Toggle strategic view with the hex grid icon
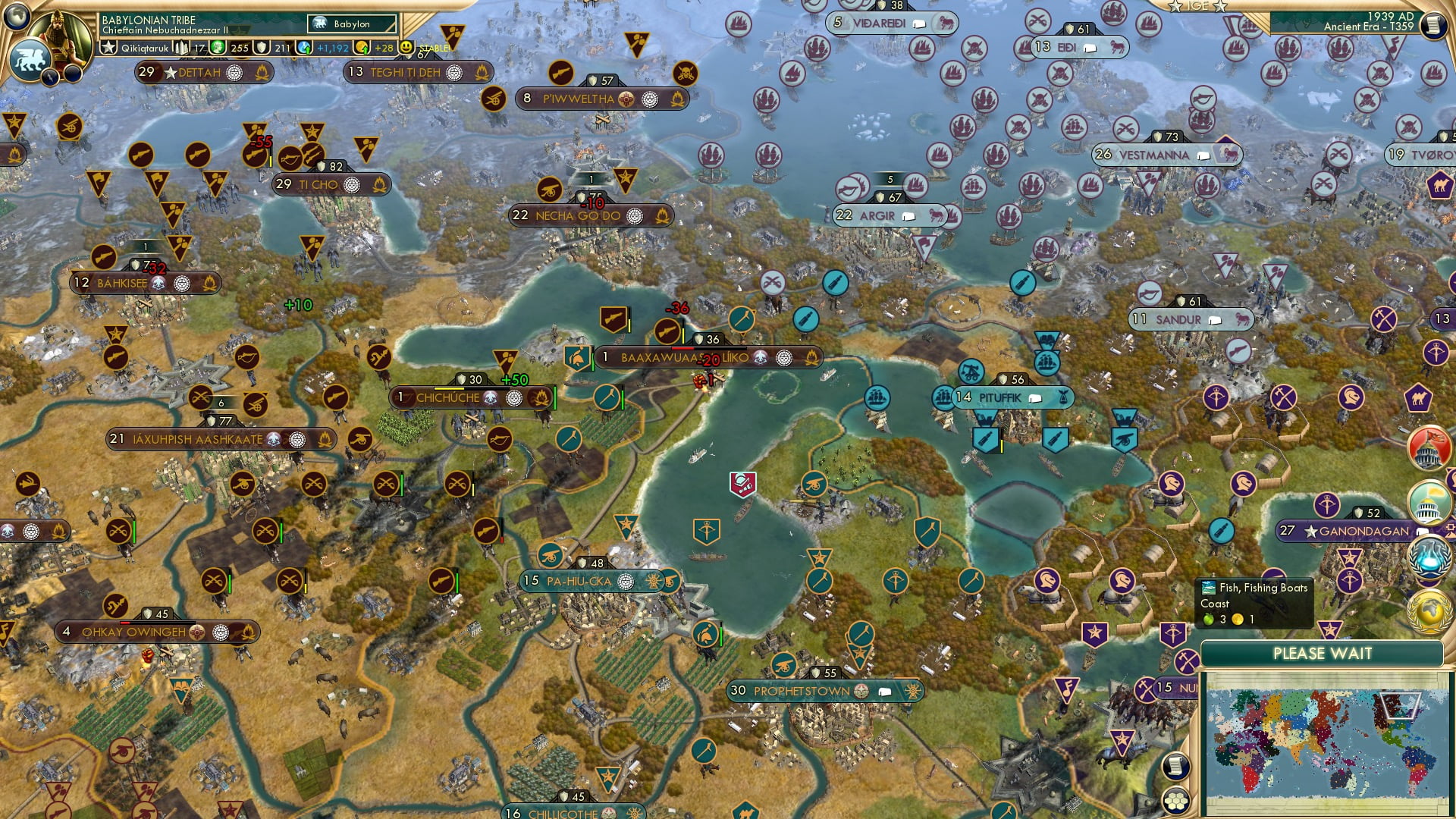This screenshot has width=1456, height=819. pos(1175,801)
